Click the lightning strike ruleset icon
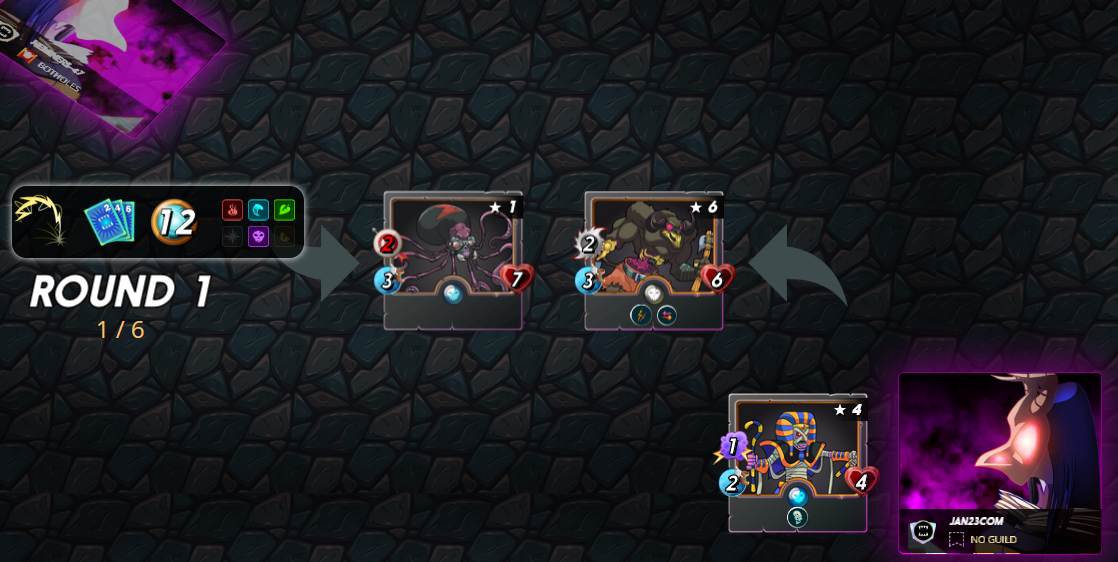 (39, 220)
